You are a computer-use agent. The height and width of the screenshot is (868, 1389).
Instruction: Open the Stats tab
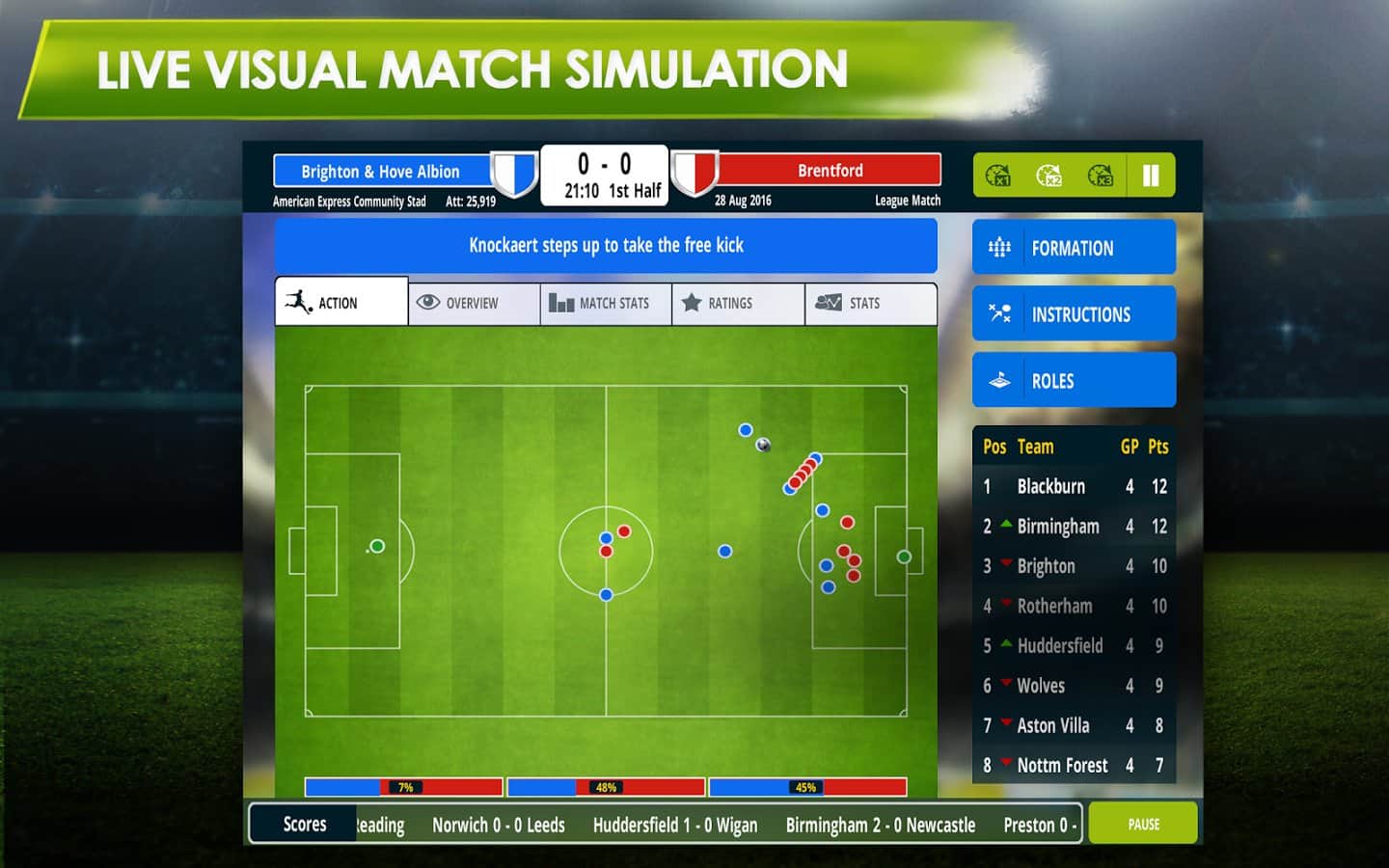[x=869, y=304]
